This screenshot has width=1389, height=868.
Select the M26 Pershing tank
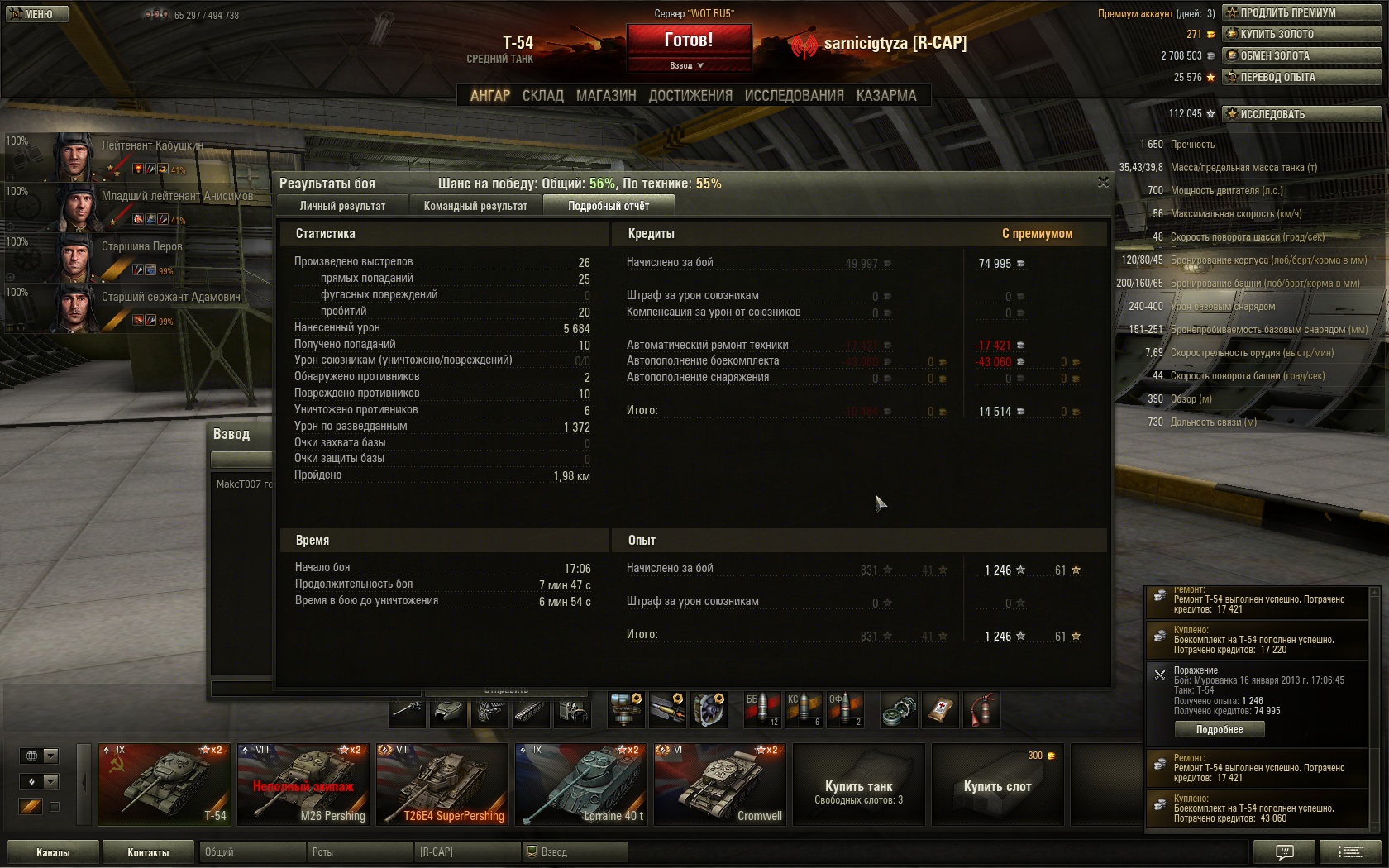(x=303, y=784)
